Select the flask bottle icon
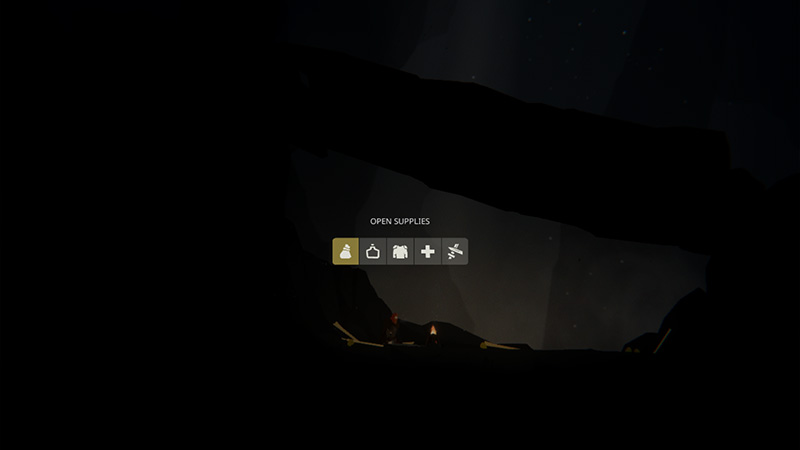The image size is (800, 450). 373,251
